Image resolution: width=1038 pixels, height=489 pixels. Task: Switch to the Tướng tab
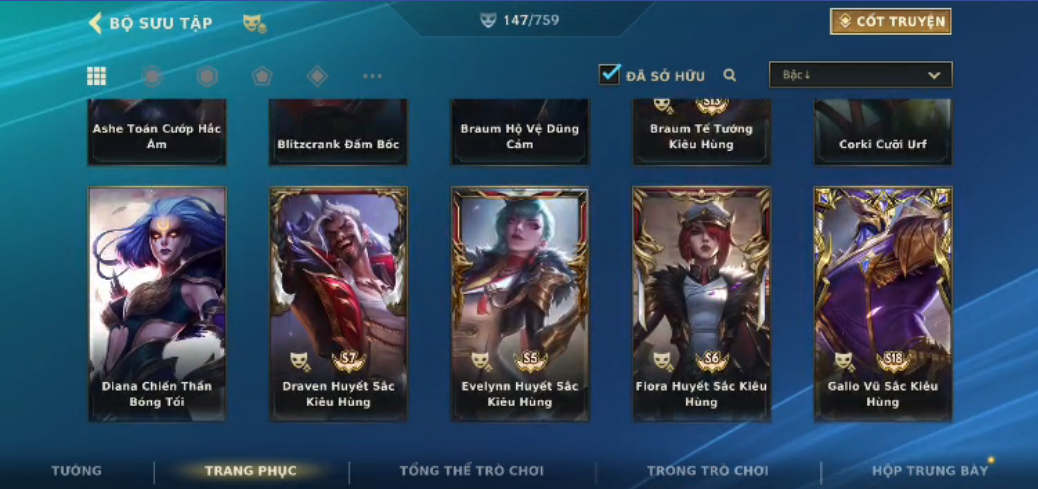click(77, 471)
